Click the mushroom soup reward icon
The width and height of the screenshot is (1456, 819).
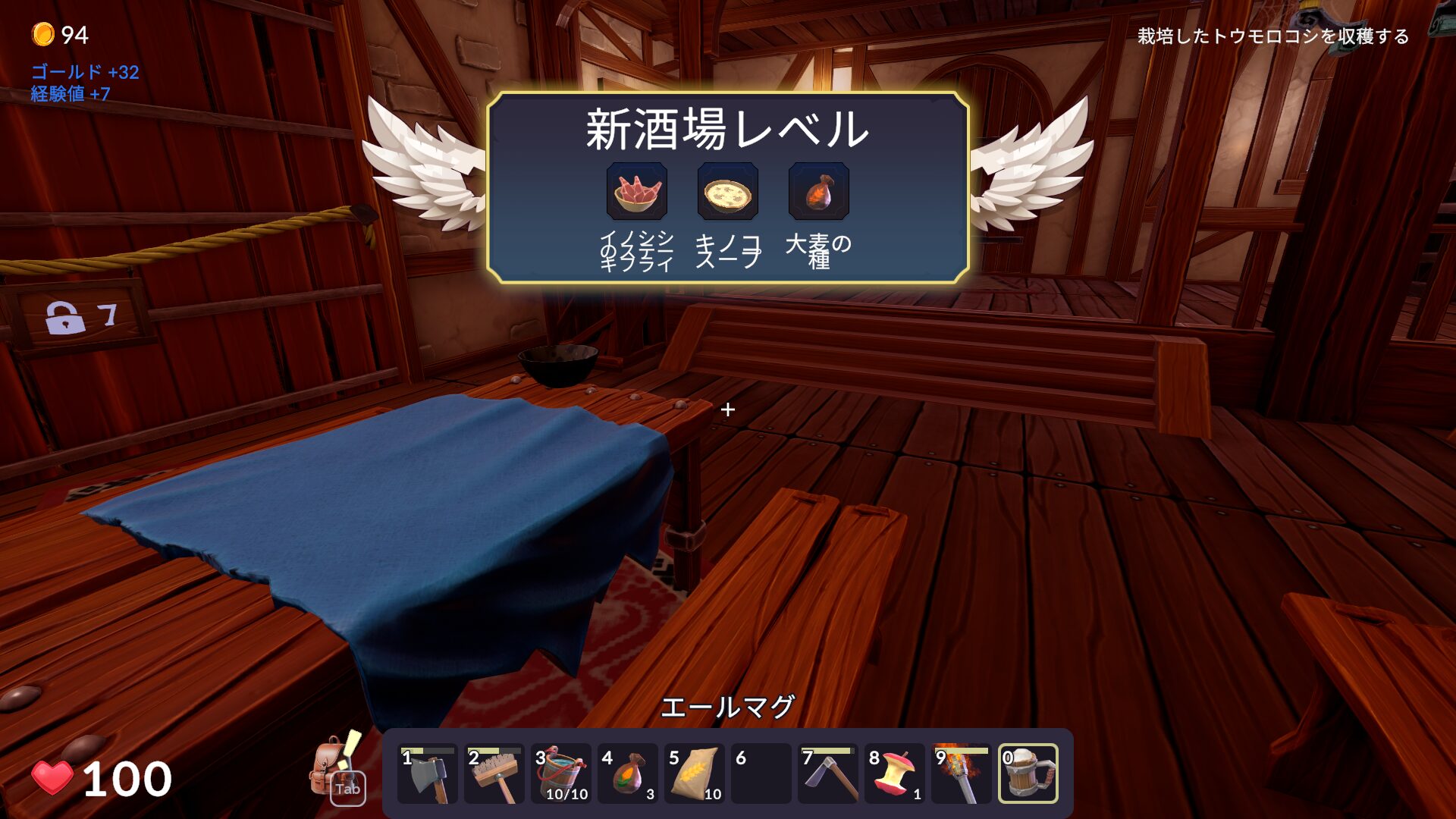pos(728,192)
